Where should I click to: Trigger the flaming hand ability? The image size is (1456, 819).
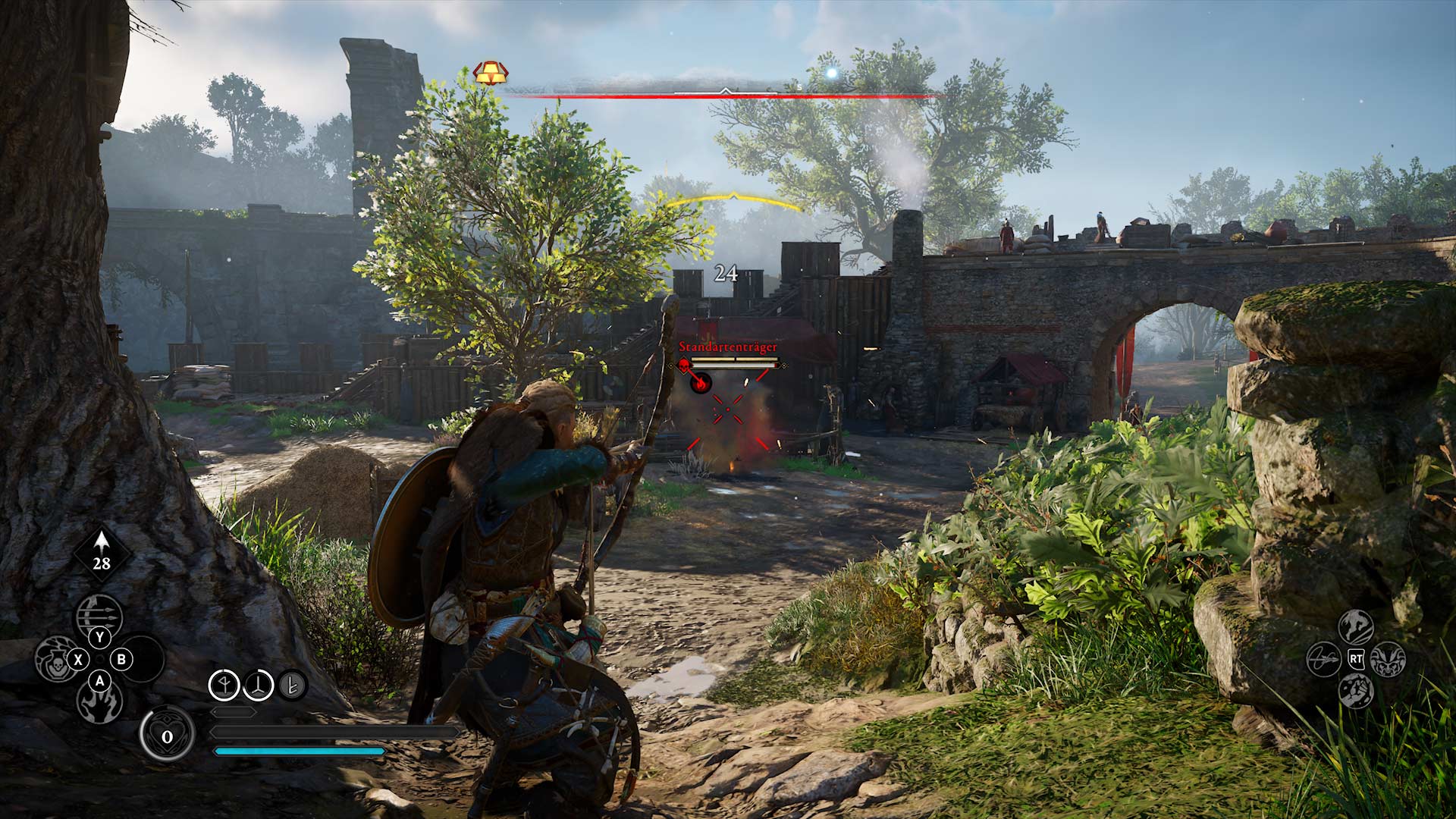point(99,704)
